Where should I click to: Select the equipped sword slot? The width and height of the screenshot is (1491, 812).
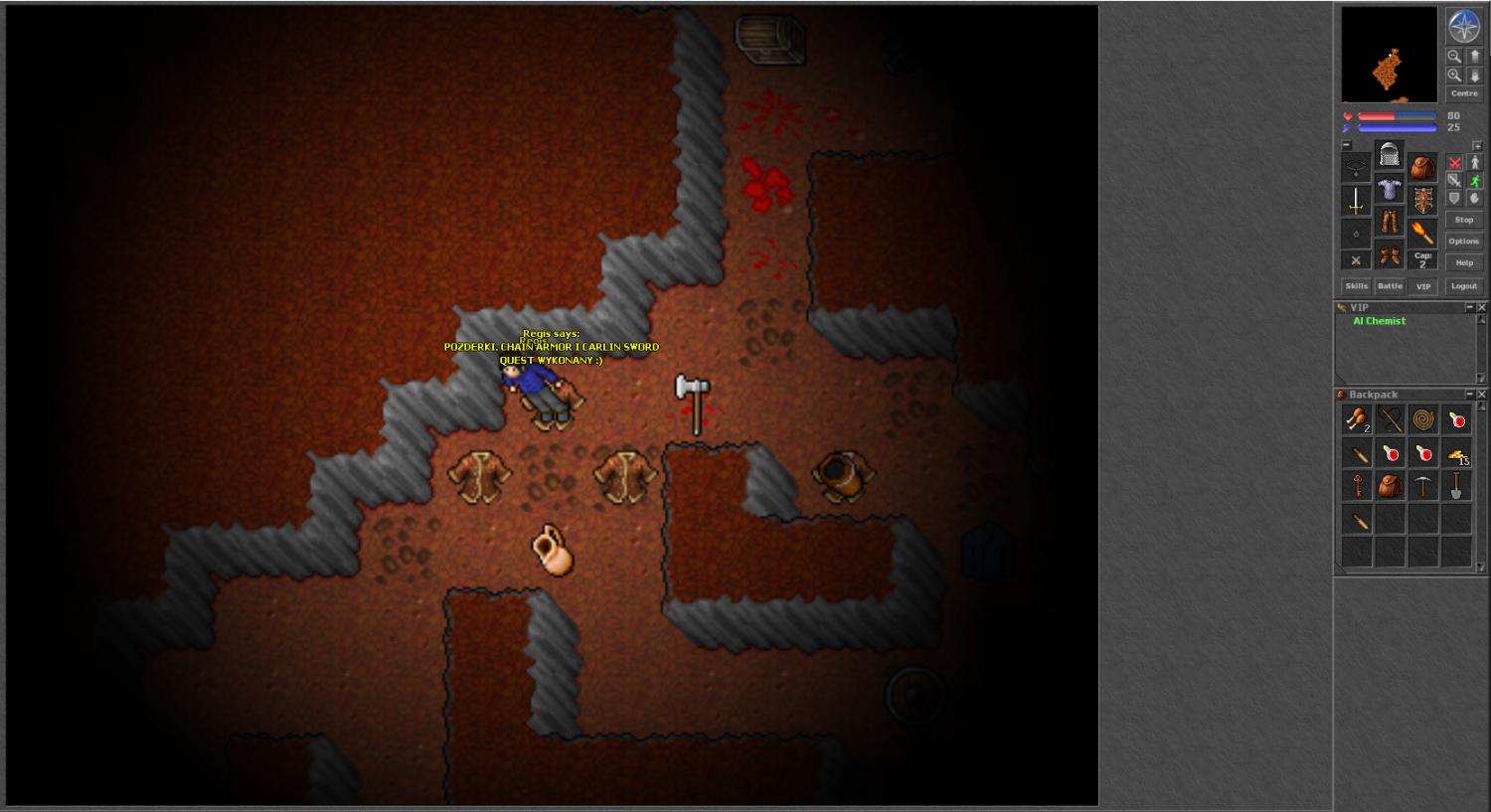coord(1356,201)
